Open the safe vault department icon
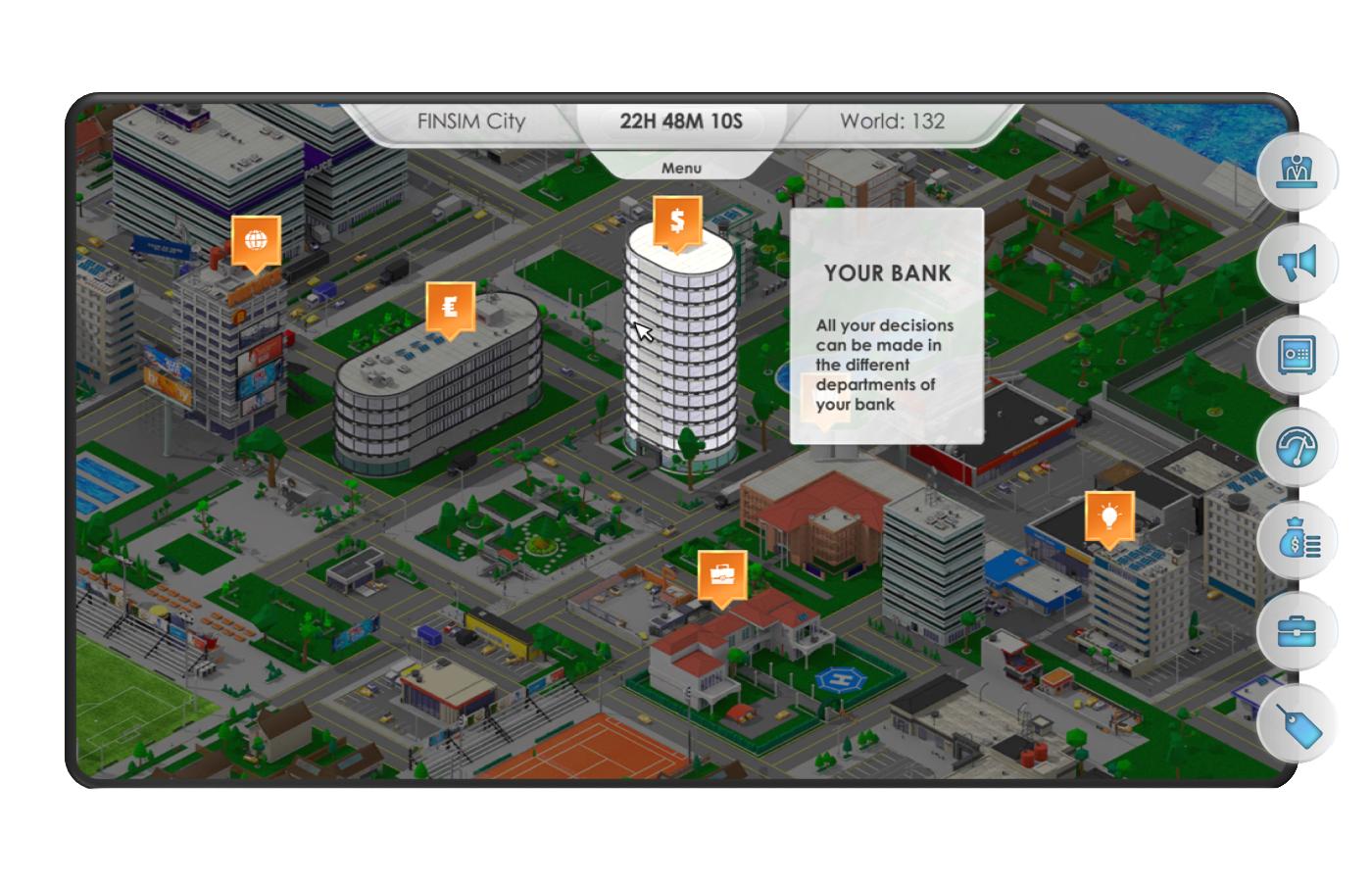Screen dimensions: 1372x885 click(x=1297, y=355)
